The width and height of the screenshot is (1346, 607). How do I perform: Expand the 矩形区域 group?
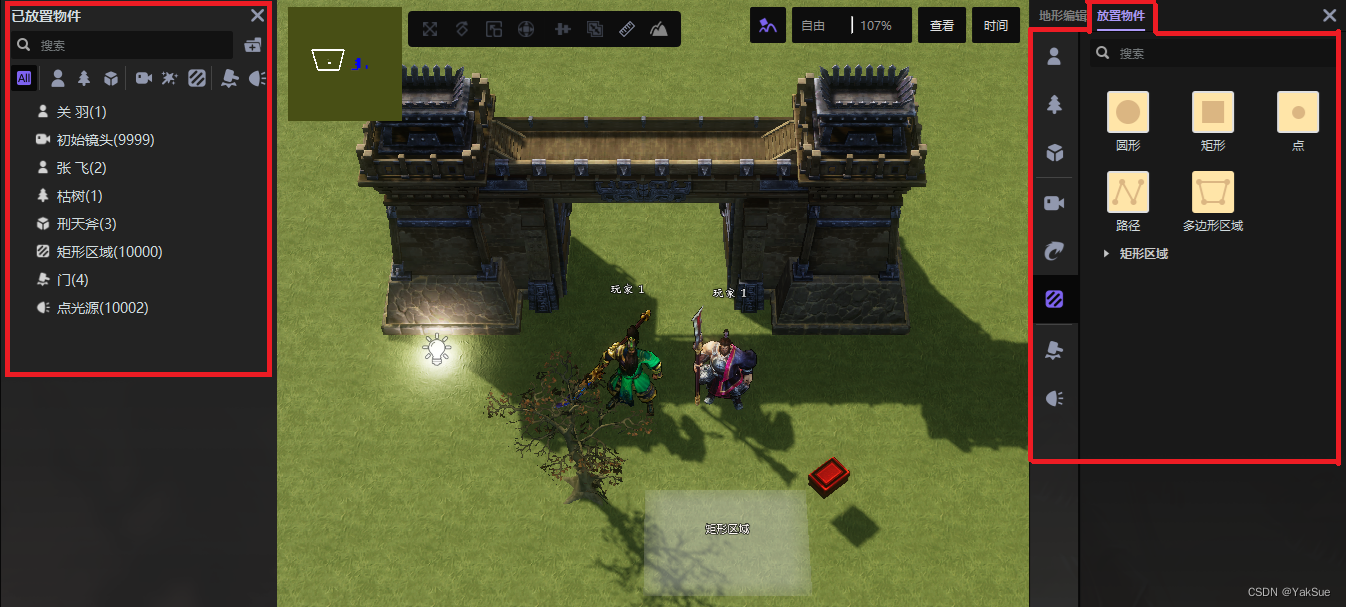pos(1106,254)
